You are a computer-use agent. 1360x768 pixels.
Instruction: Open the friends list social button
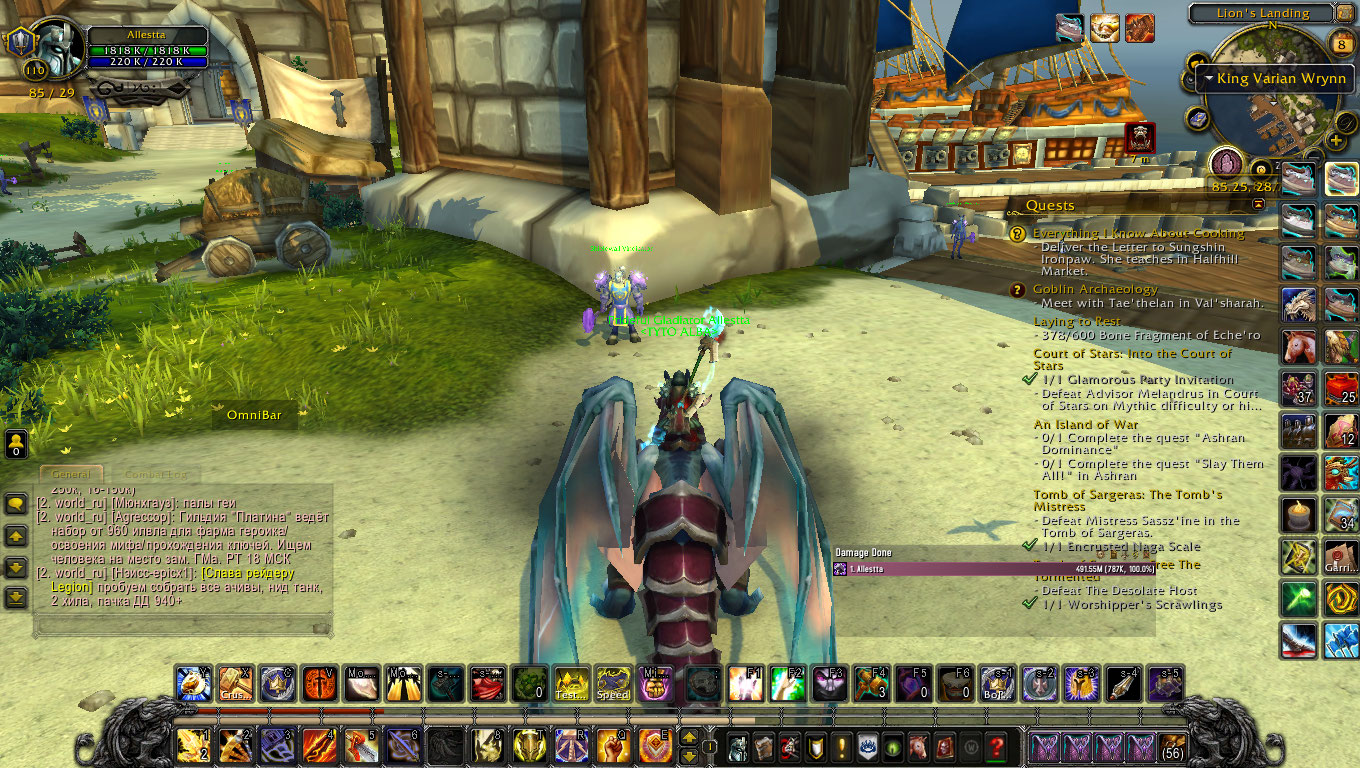(x=16, y=443)
